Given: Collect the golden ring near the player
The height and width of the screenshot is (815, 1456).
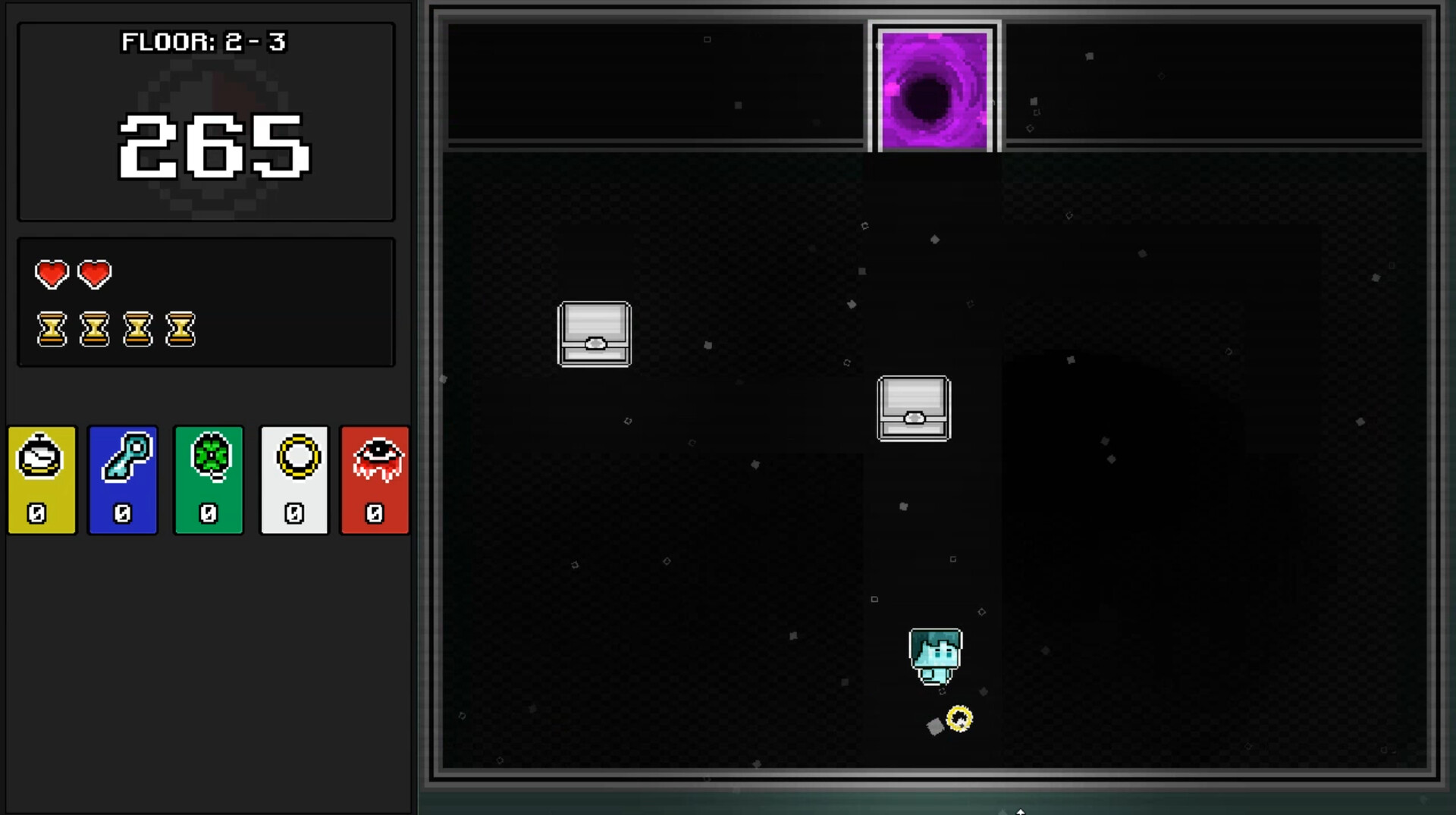Looking at the screenshot, I should click(960, 718).
